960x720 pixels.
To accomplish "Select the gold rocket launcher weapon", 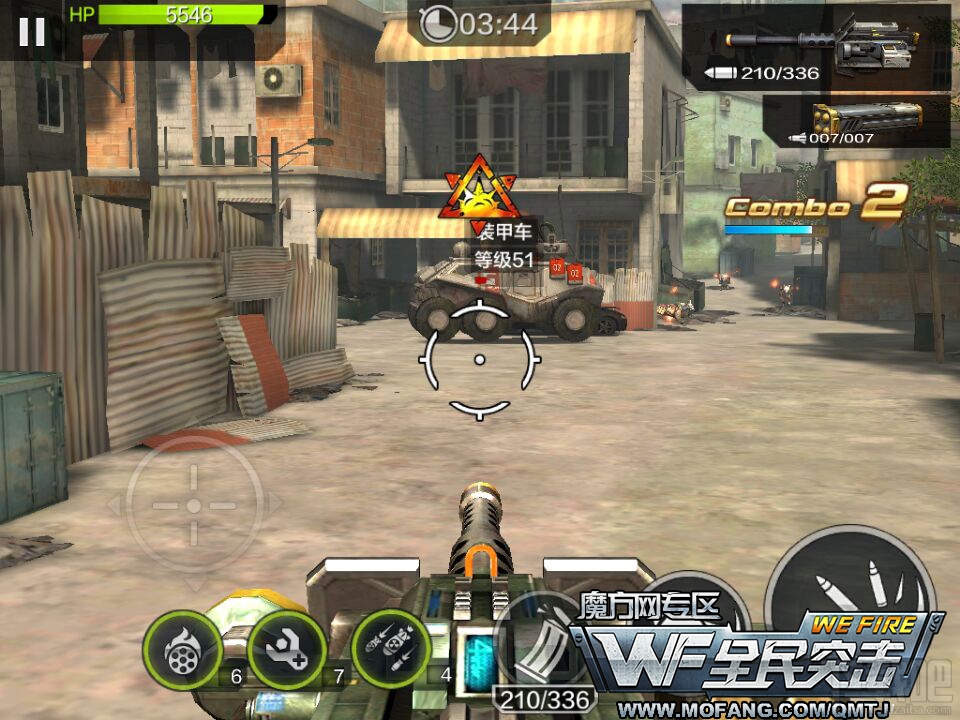I will pyautogui.click(x=856, y=121).
